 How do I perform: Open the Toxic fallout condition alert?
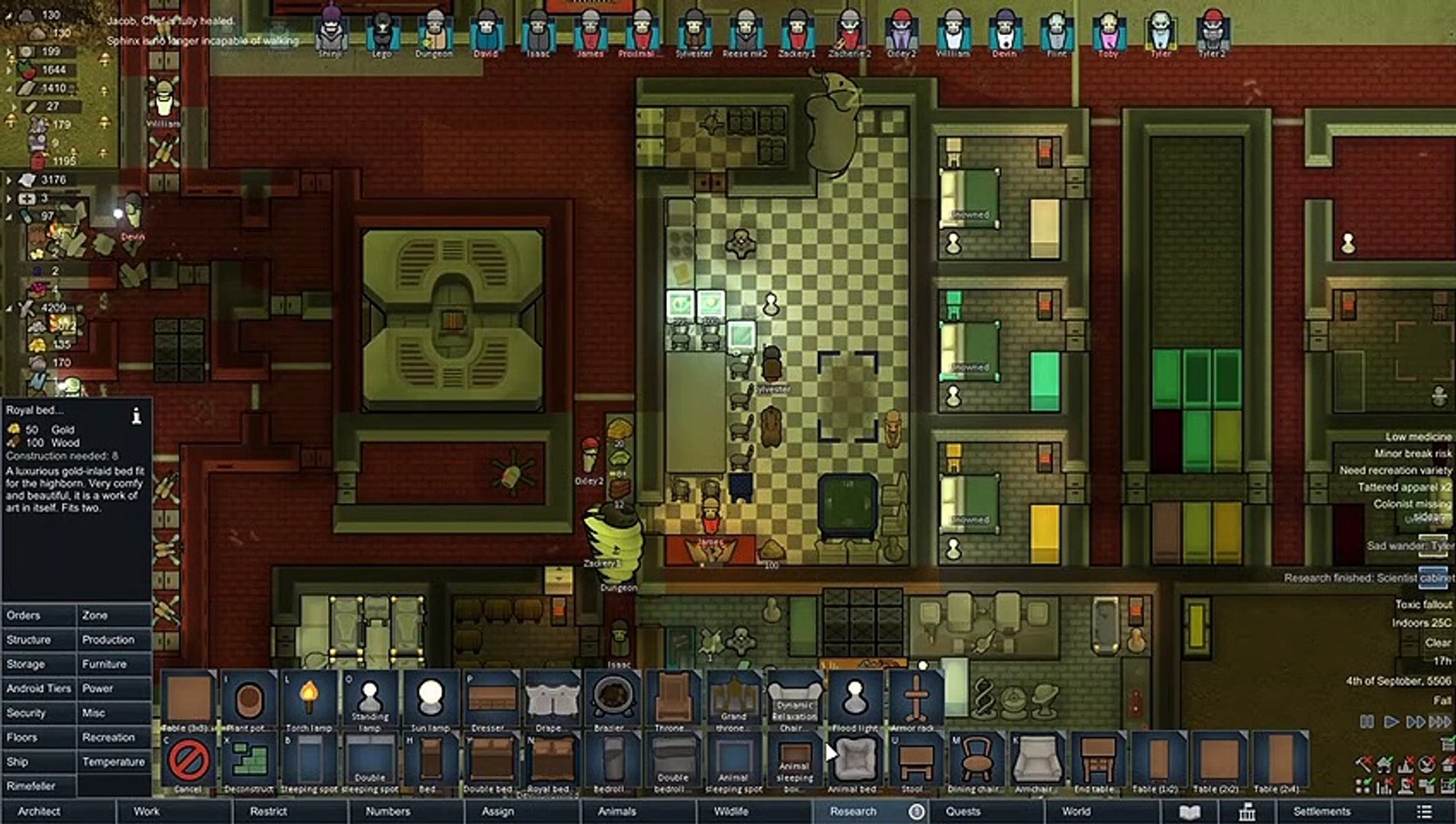coord(1423,604)
